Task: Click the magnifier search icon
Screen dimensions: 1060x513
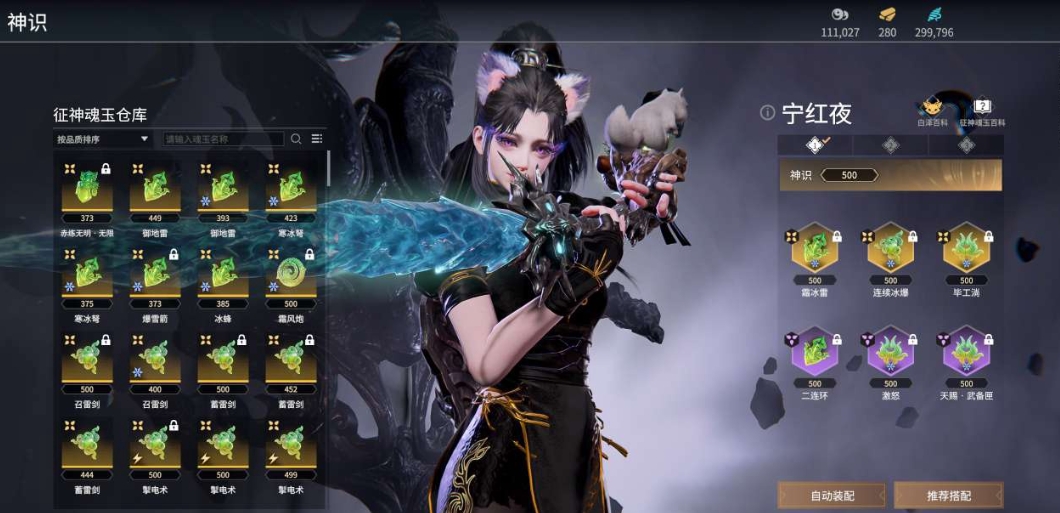Action: [296, 139]
